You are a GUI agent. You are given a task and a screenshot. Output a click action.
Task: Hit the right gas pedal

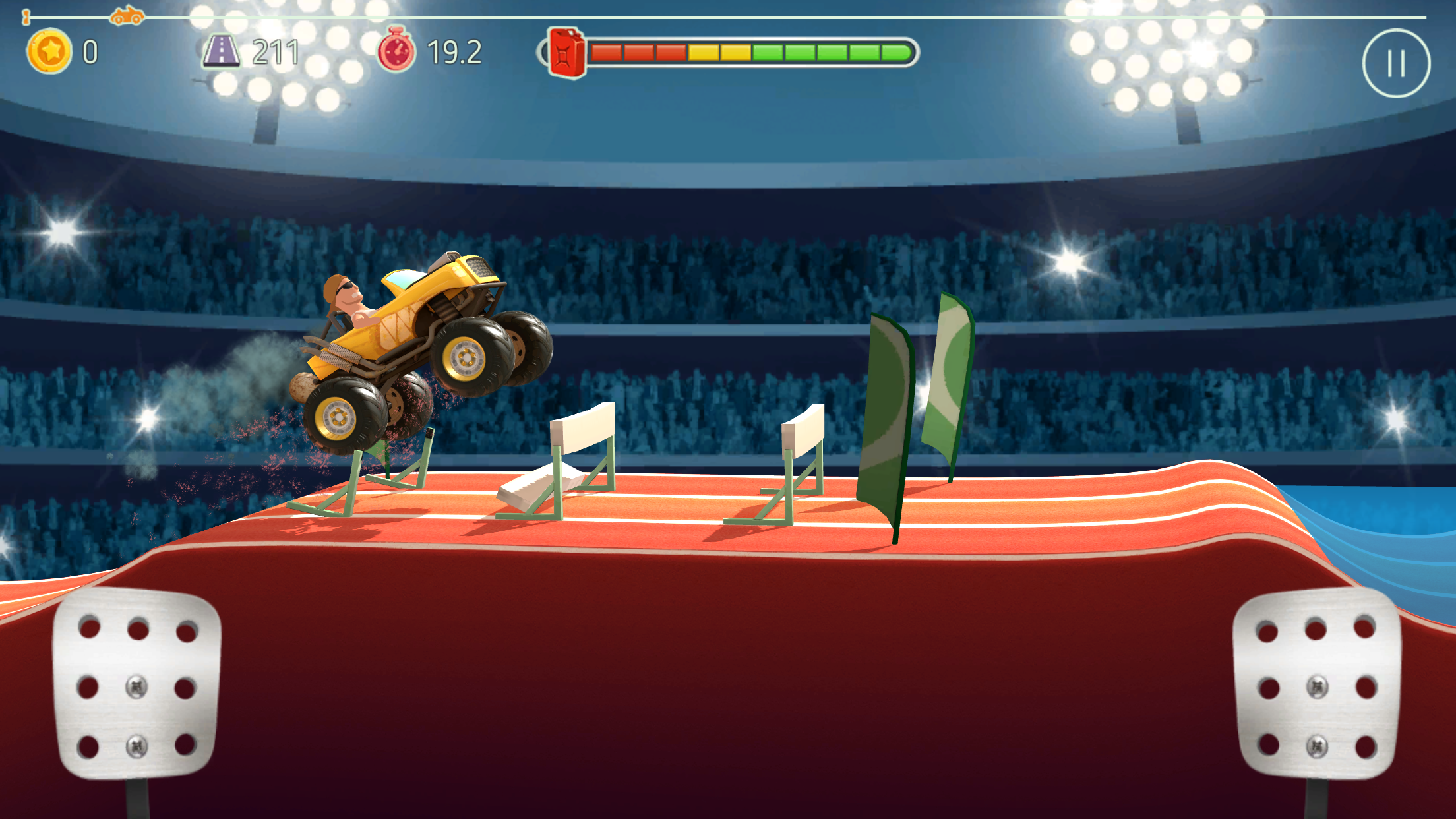1316,684
